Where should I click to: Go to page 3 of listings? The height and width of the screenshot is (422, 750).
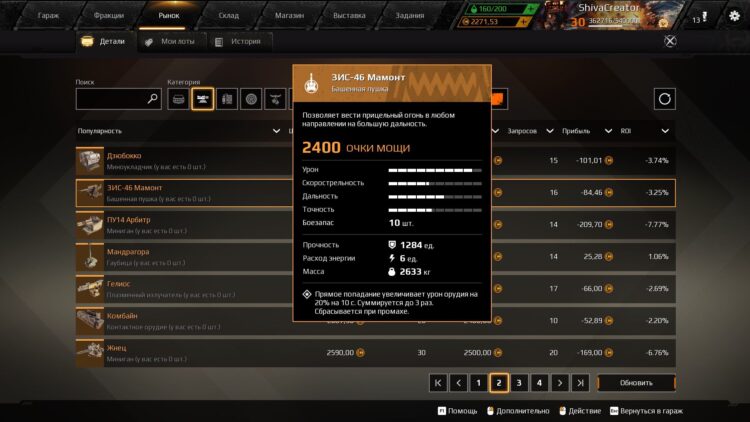click(519, 382)
